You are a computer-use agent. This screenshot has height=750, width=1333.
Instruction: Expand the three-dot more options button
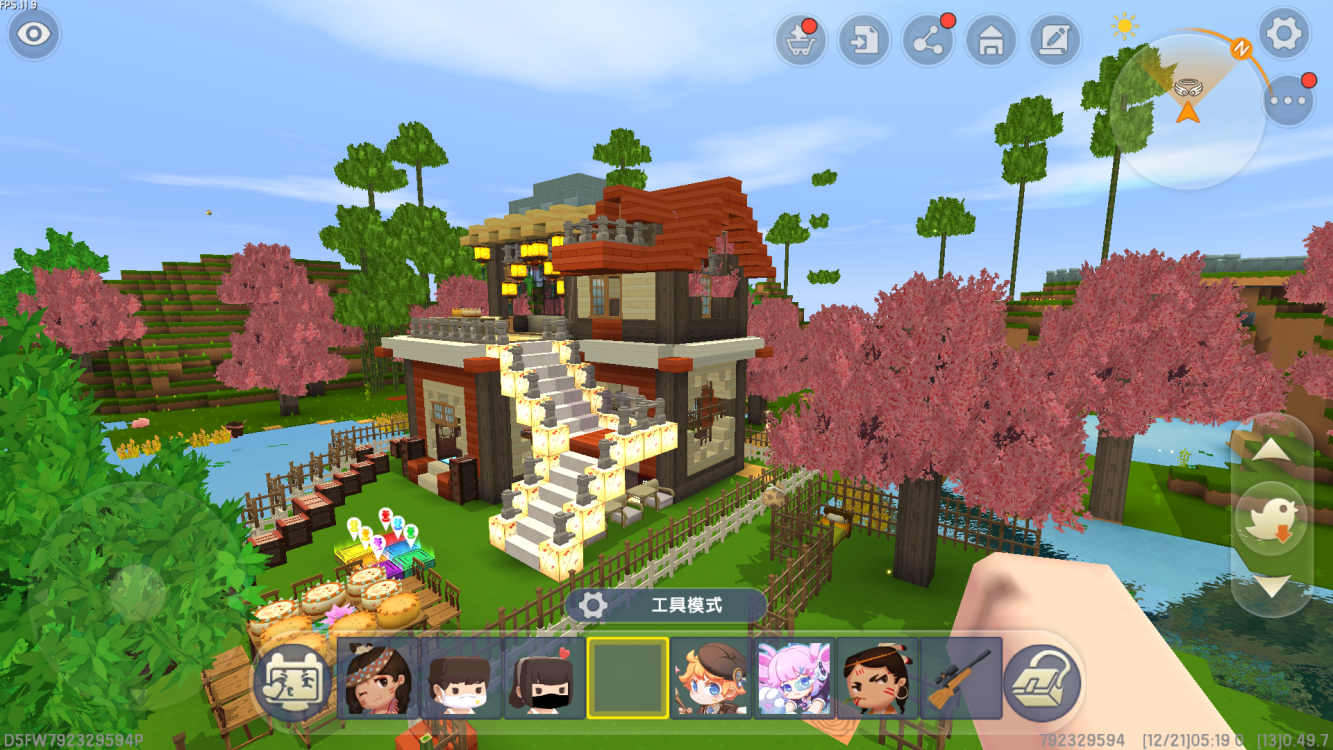[1288, 101]
